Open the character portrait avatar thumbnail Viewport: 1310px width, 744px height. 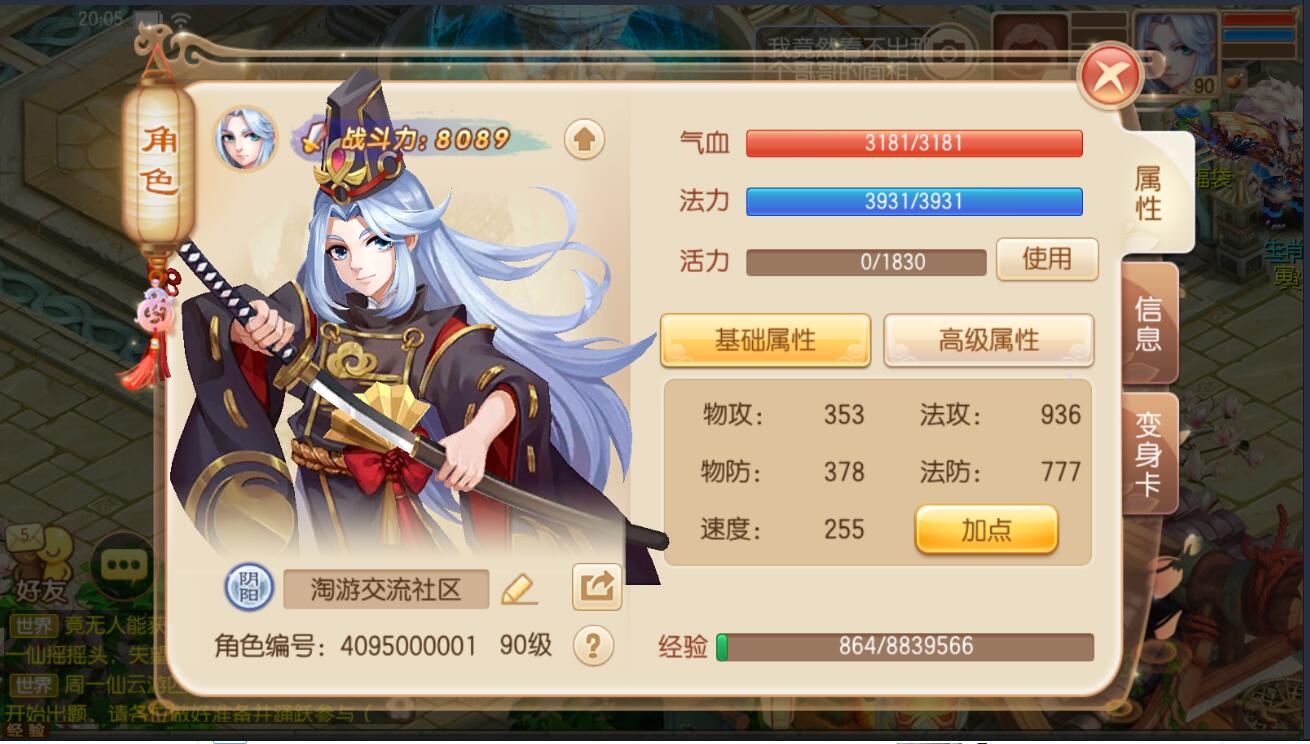[243, 138]
